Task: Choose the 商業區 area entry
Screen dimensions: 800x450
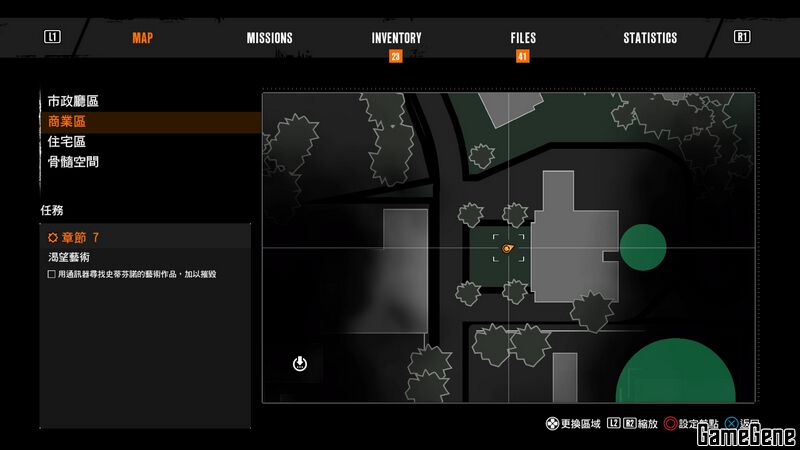Action: click(67, 121)
